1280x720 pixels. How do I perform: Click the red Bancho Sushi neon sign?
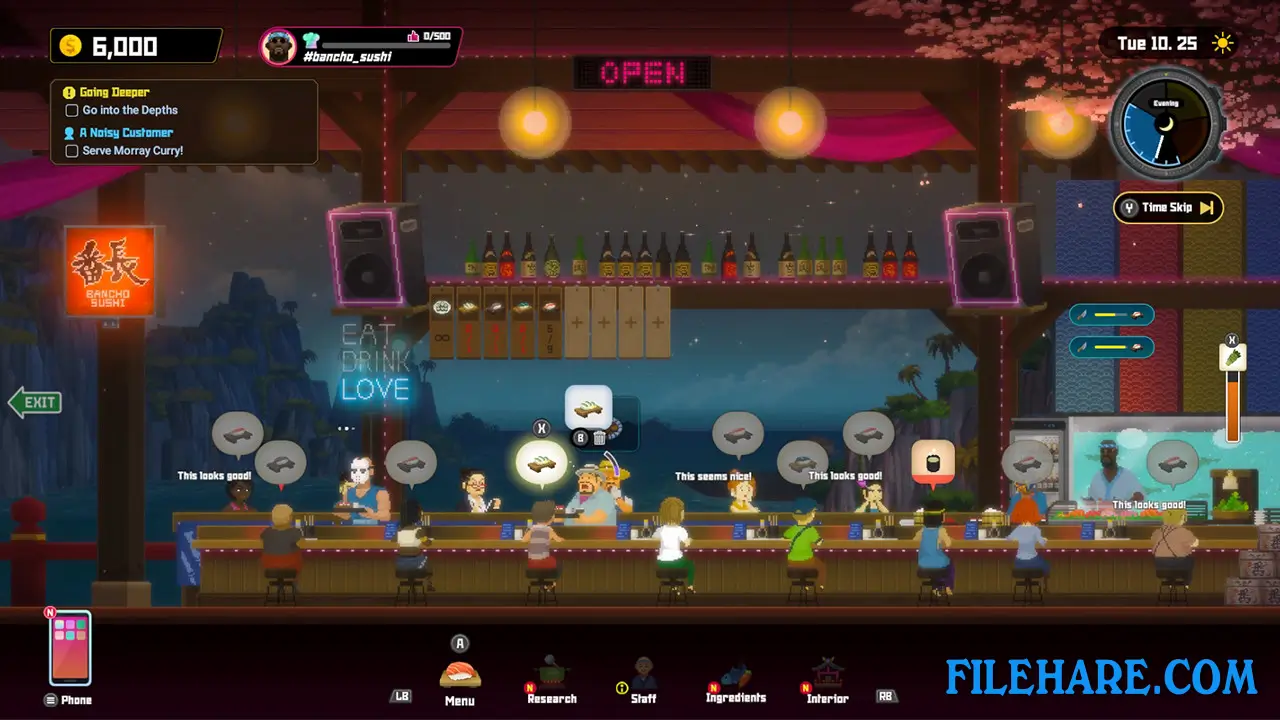[x=110, y=270]
